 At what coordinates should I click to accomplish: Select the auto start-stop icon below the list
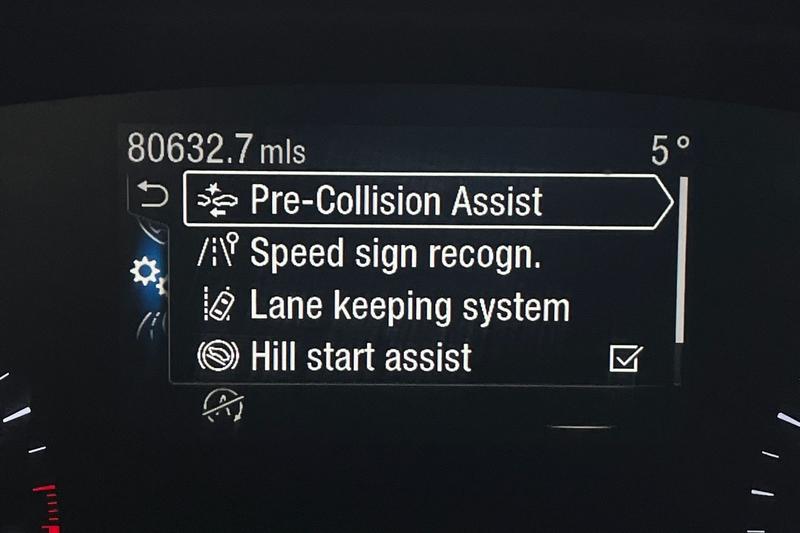[x=223, y=404]
